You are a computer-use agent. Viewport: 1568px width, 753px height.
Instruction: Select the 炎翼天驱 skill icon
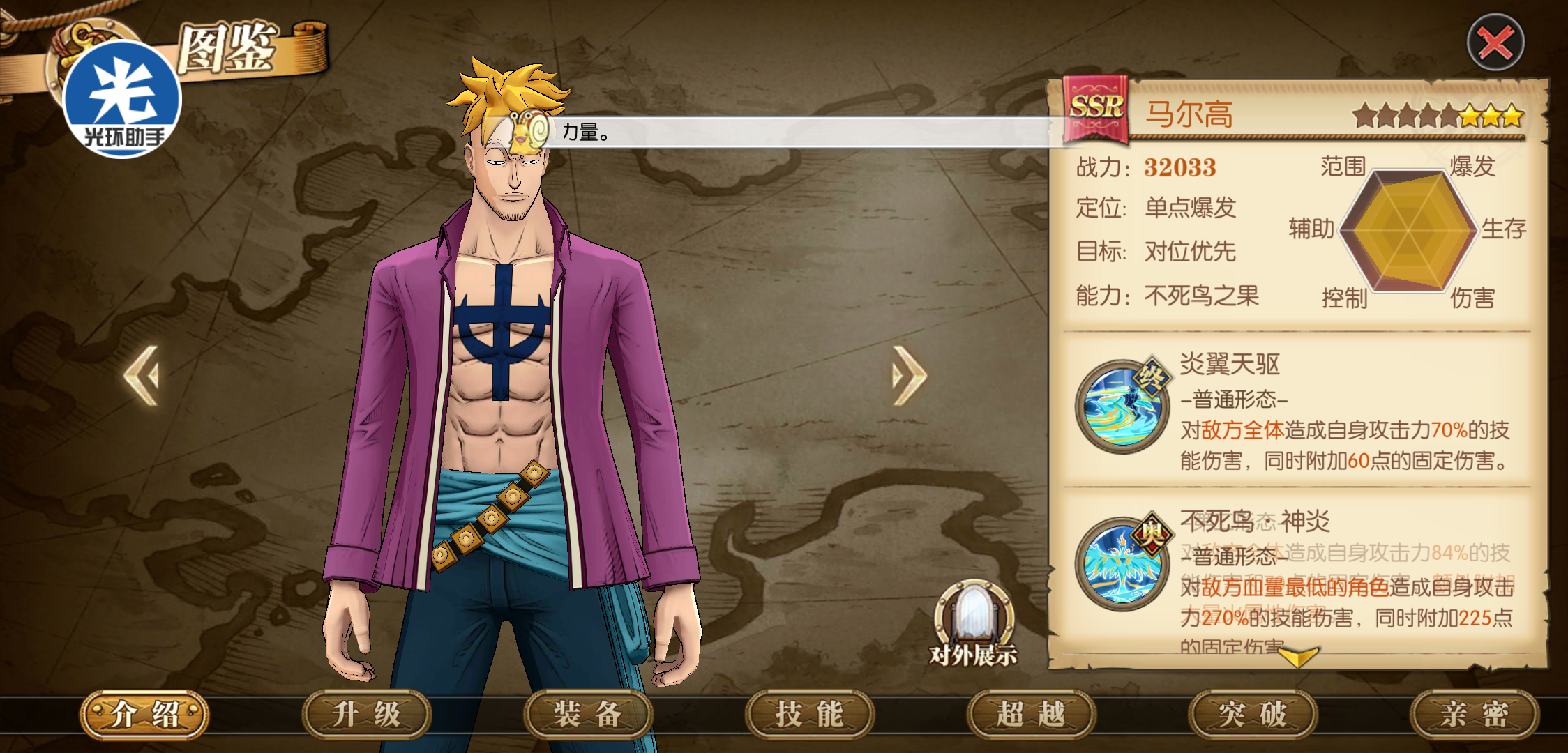tap(1122, 406)
